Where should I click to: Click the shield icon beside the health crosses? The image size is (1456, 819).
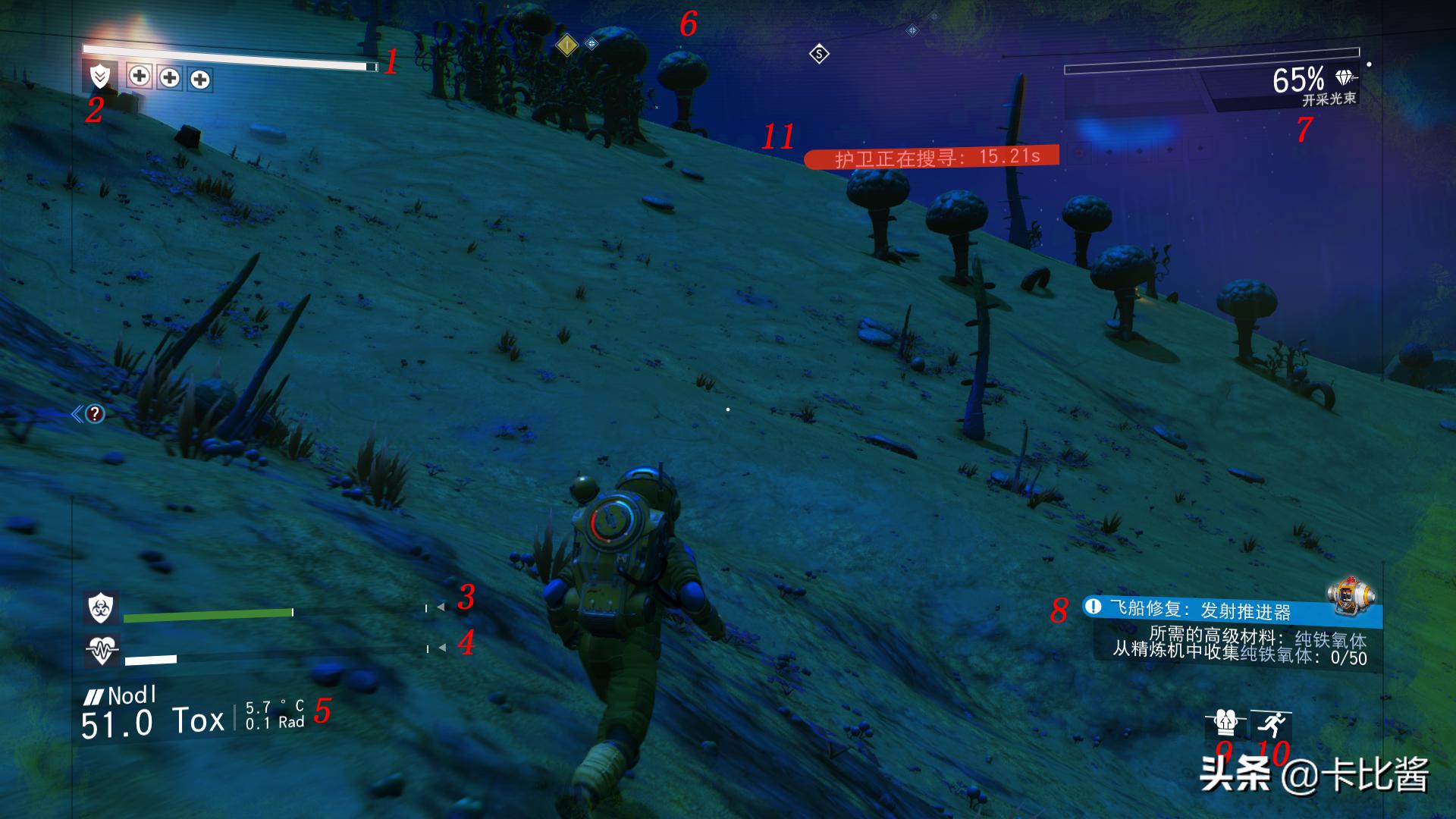100,77
